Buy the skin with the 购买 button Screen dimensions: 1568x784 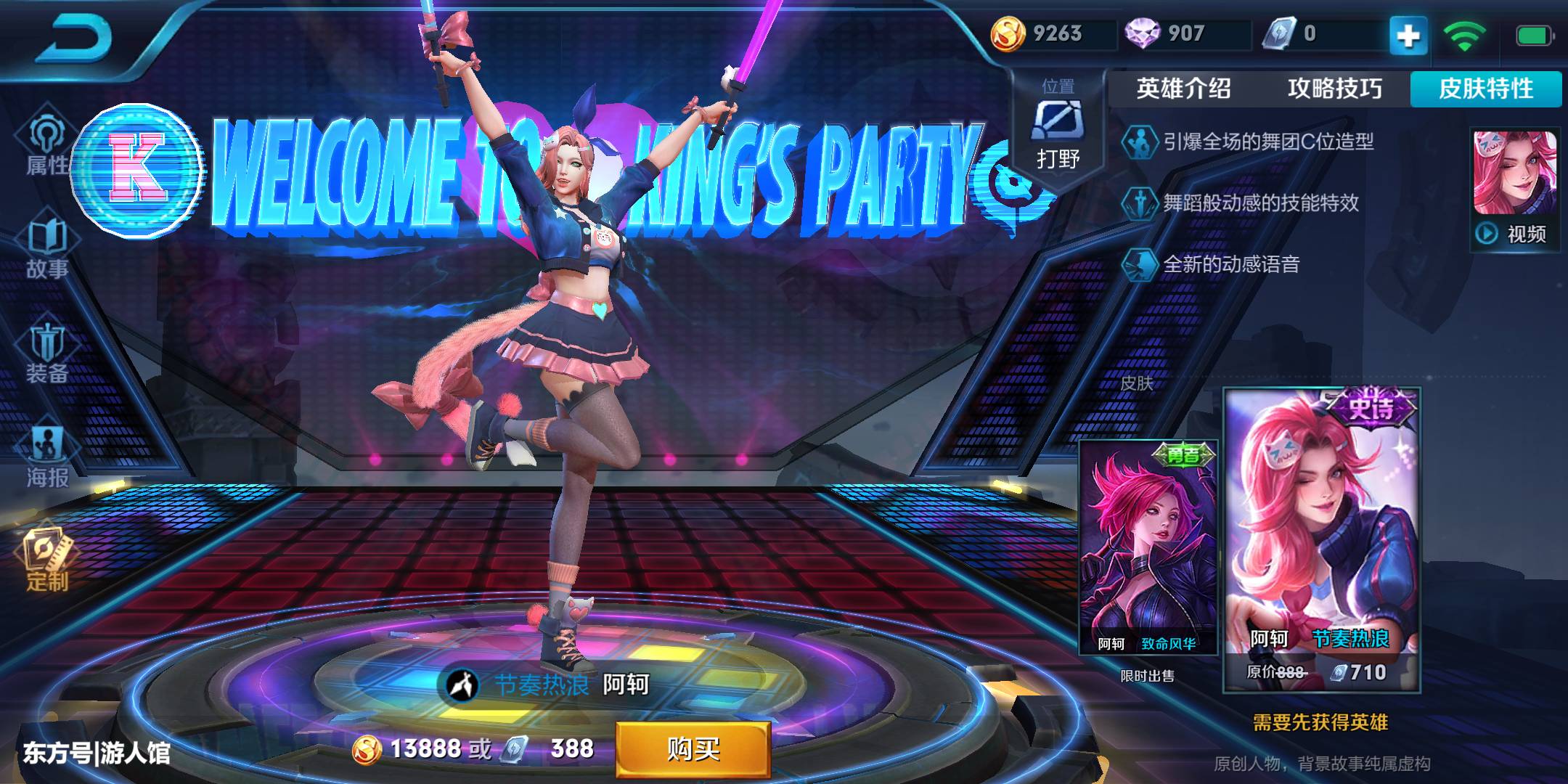tap(693, 748)
